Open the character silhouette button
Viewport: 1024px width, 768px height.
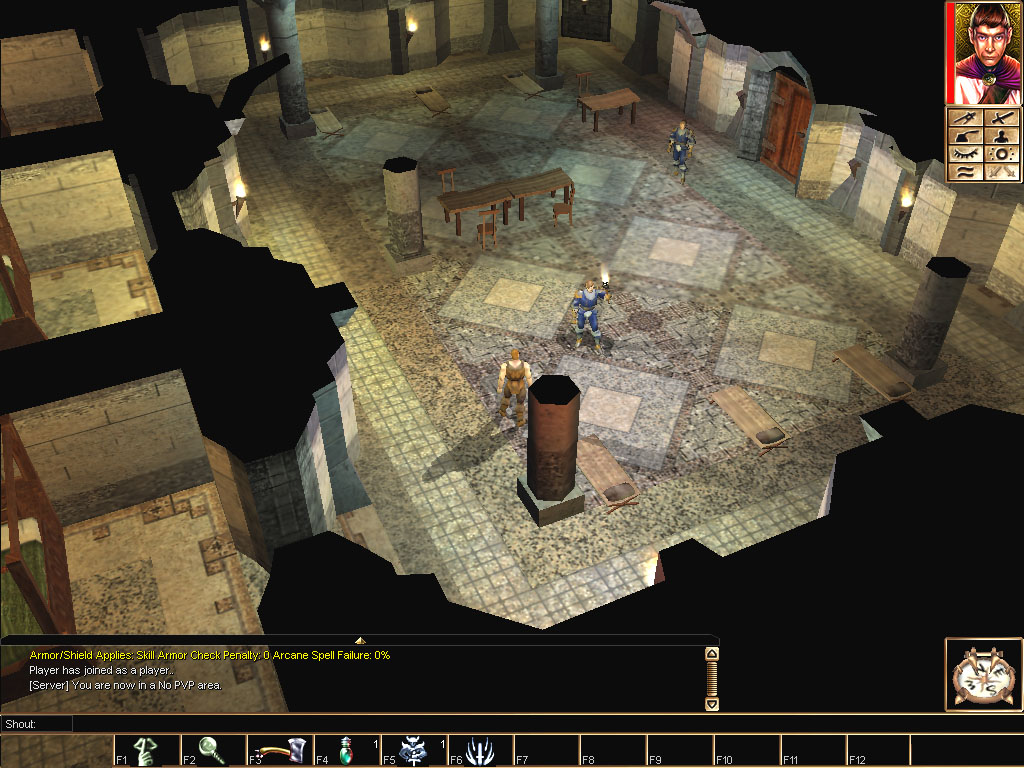[x=999, y=136]
